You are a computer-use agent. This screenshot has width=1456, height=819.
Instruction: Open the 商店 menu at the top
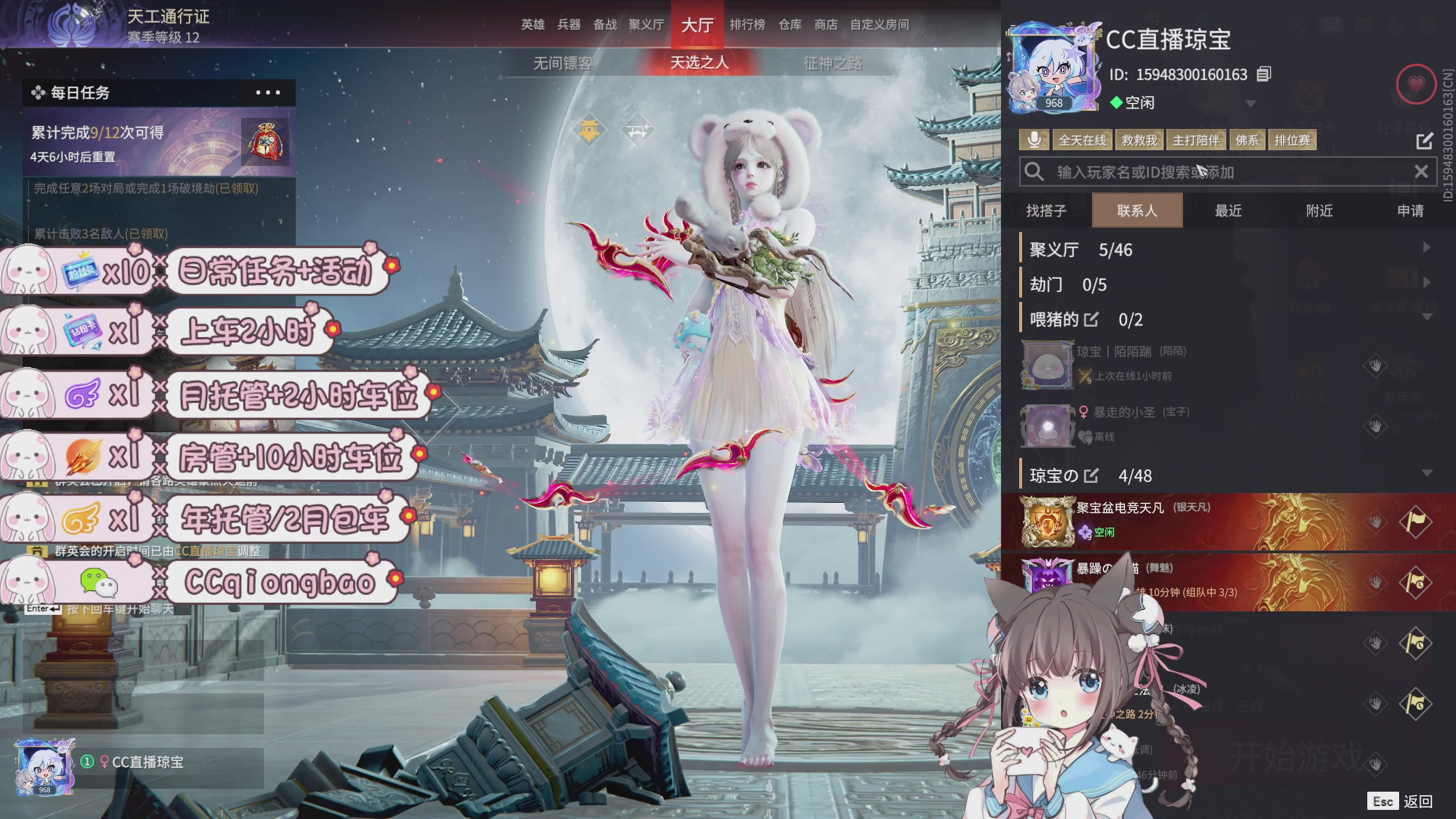(825, 25)
